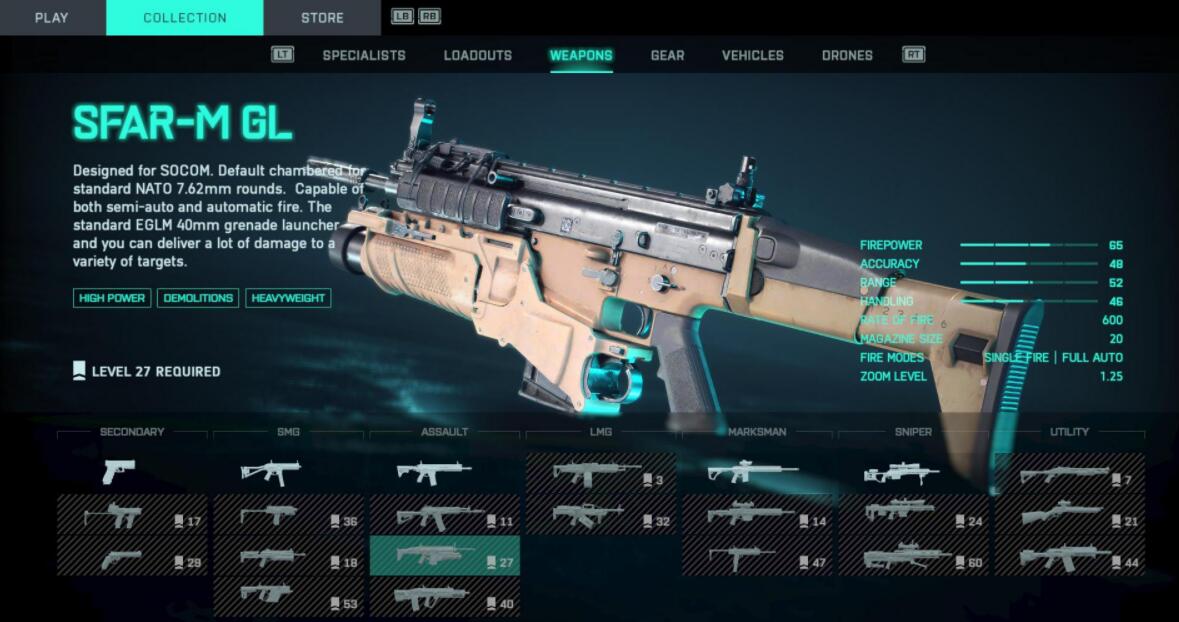Switch to the Vehicles section
This screenshot has height=622, width=1179.
click(753, 55)
